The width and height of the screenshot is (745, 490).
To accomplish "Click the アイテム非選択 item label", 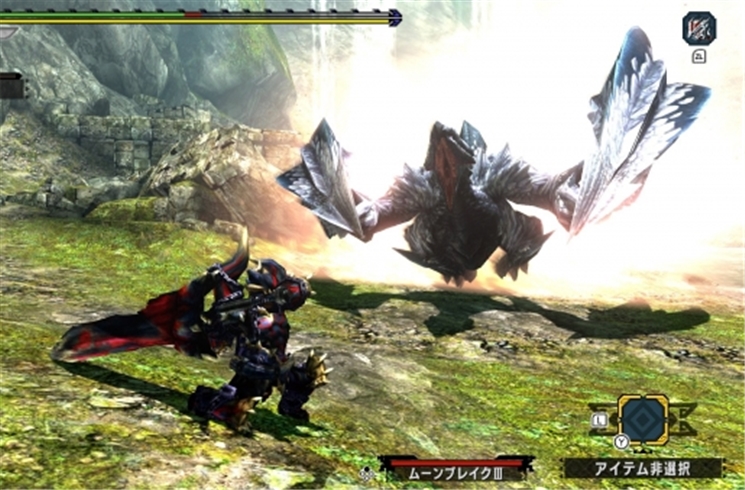I will 642,468.
